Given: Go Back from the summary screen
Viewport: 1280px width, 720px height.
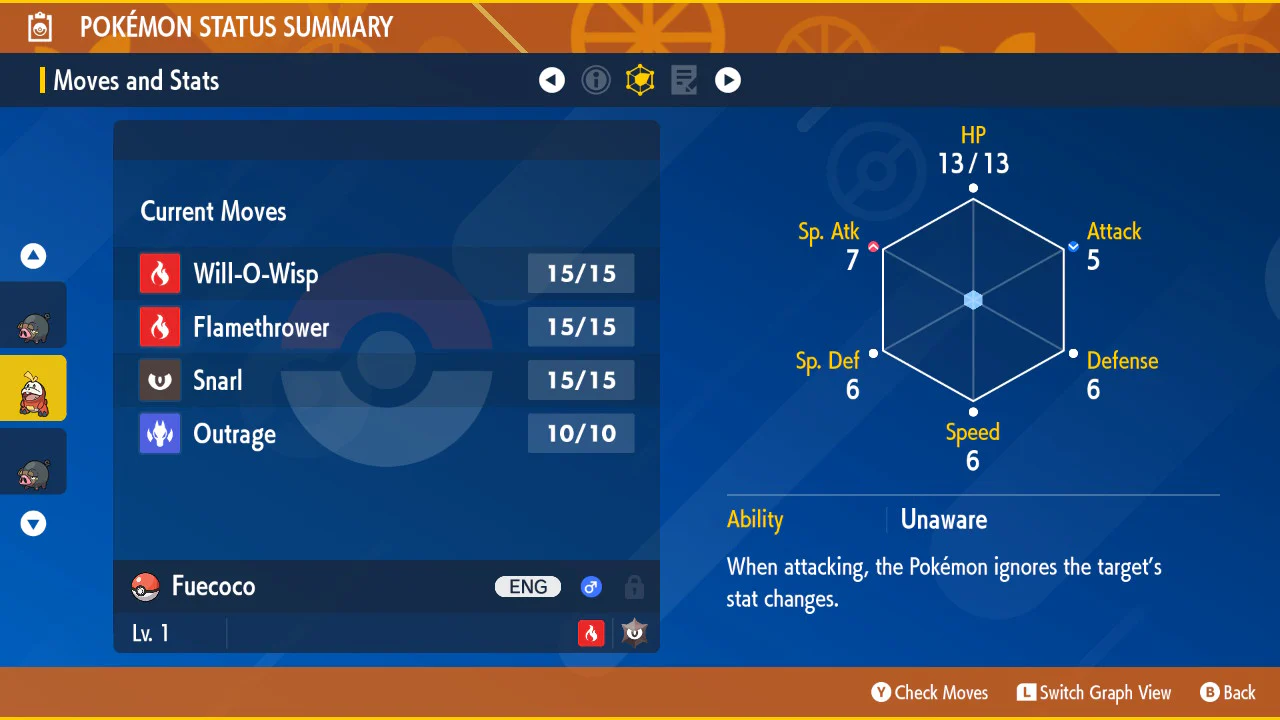Looking at the screenshot, I should click(x=1228, y=692).
